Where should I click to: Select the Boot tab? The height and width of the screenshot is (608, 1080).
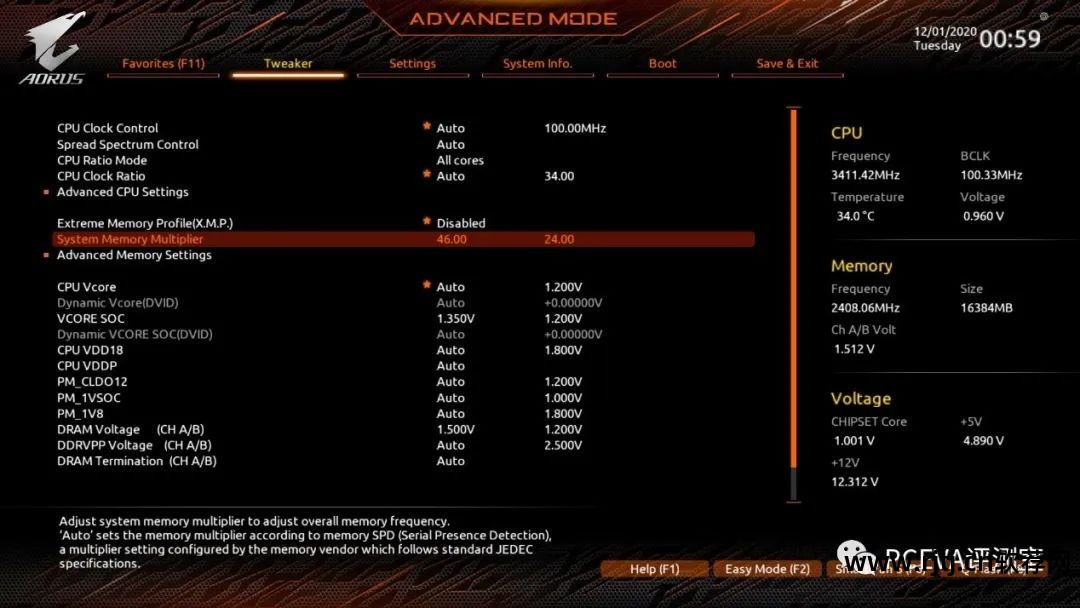click(662, 64)
